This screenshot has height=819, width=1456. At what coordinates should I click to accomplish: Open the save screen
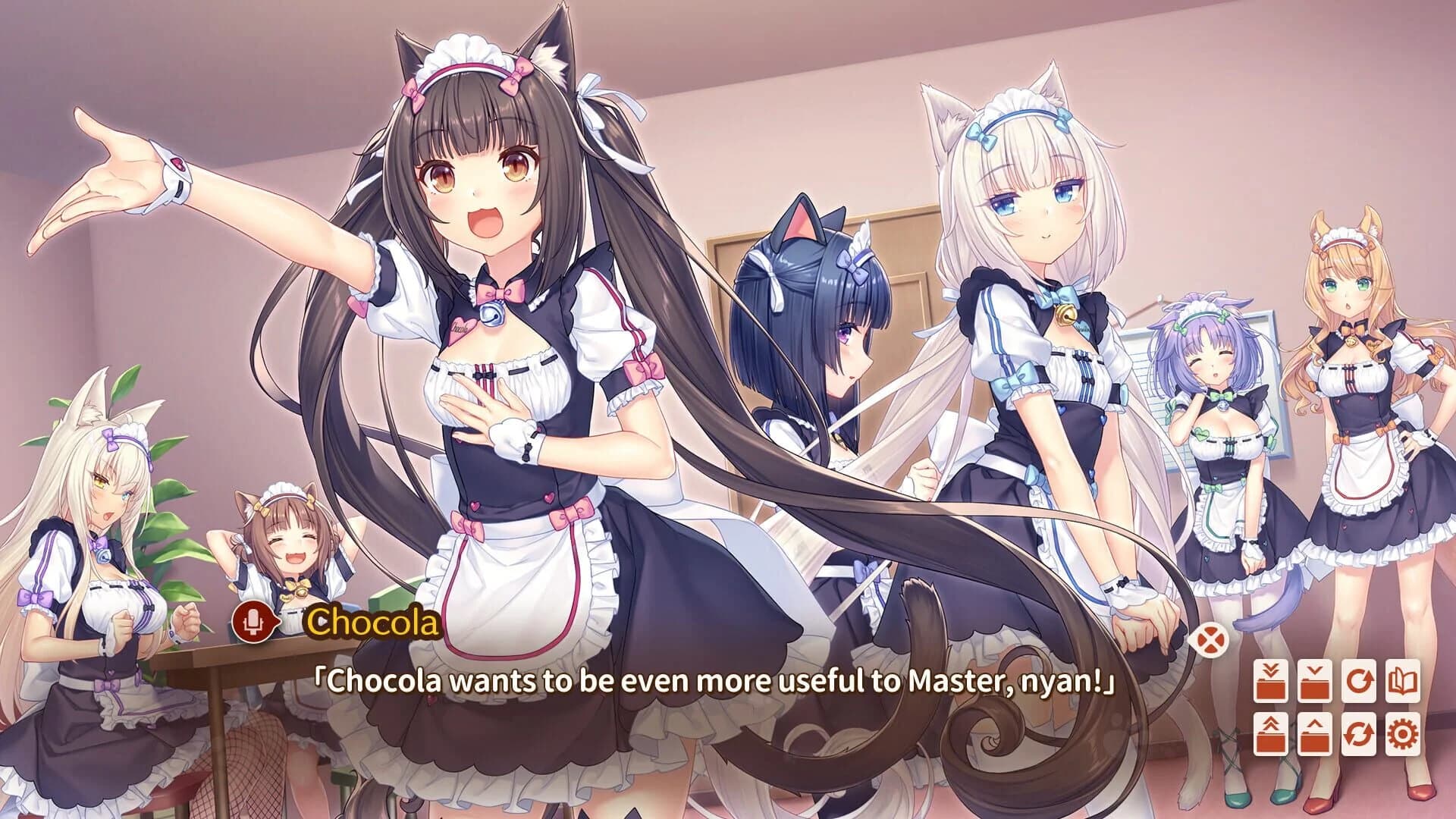[1313, 681]
